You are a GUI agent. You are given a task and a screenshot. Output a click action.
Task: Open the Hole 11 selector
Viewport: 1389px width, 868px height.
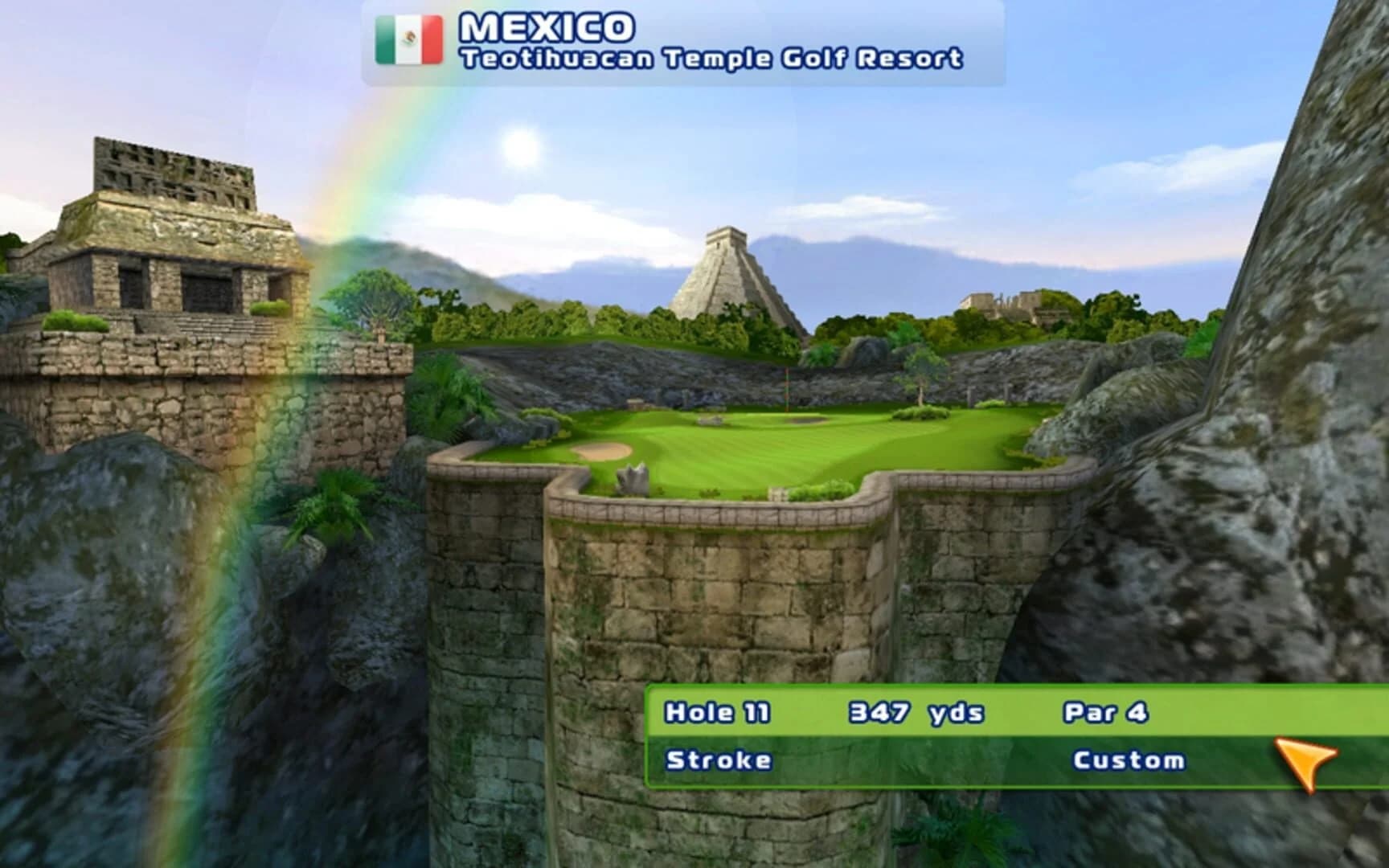point(717,710)
